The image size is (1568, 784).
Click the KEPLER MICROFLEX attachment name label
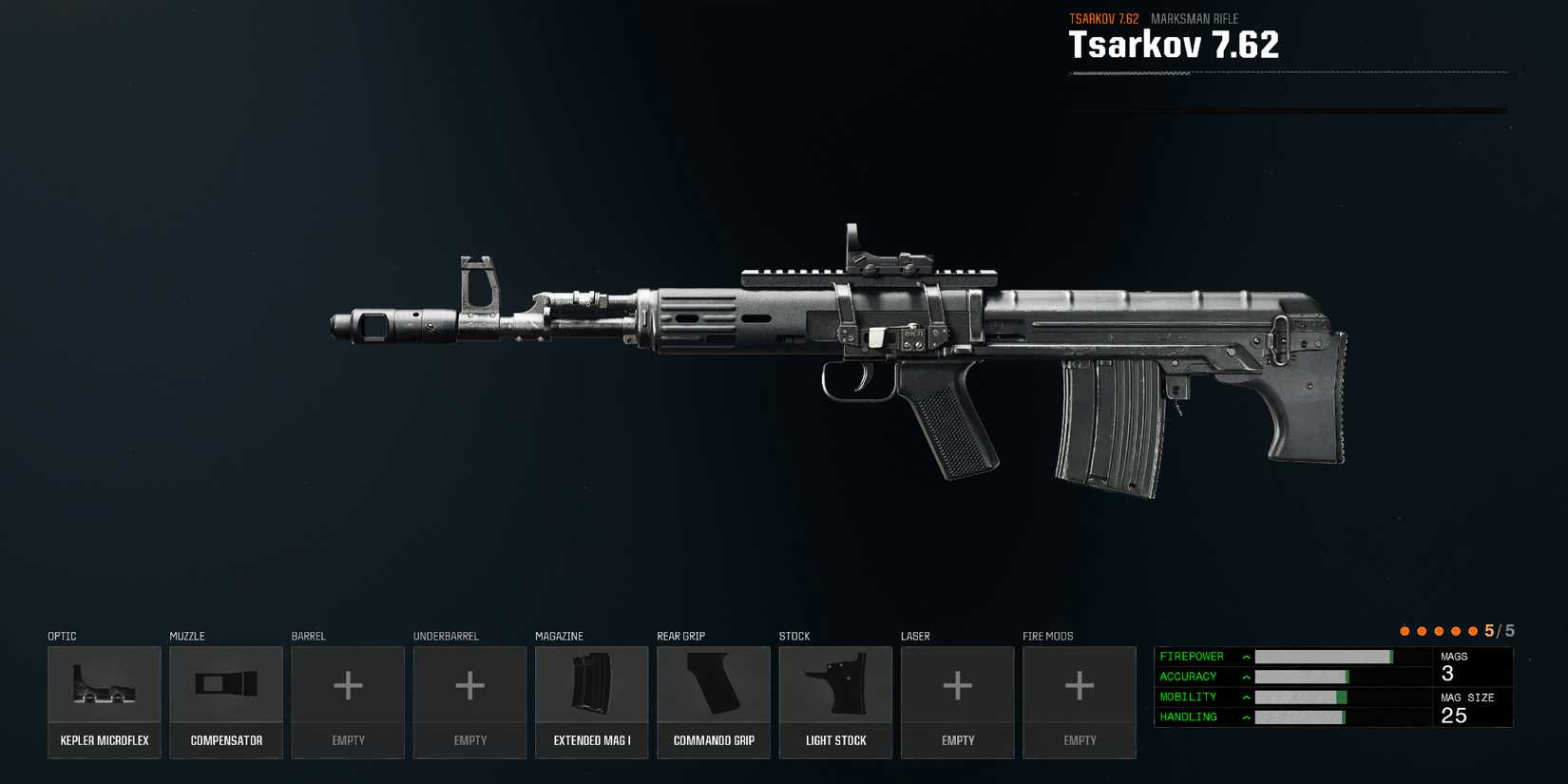tap(104, 740)
